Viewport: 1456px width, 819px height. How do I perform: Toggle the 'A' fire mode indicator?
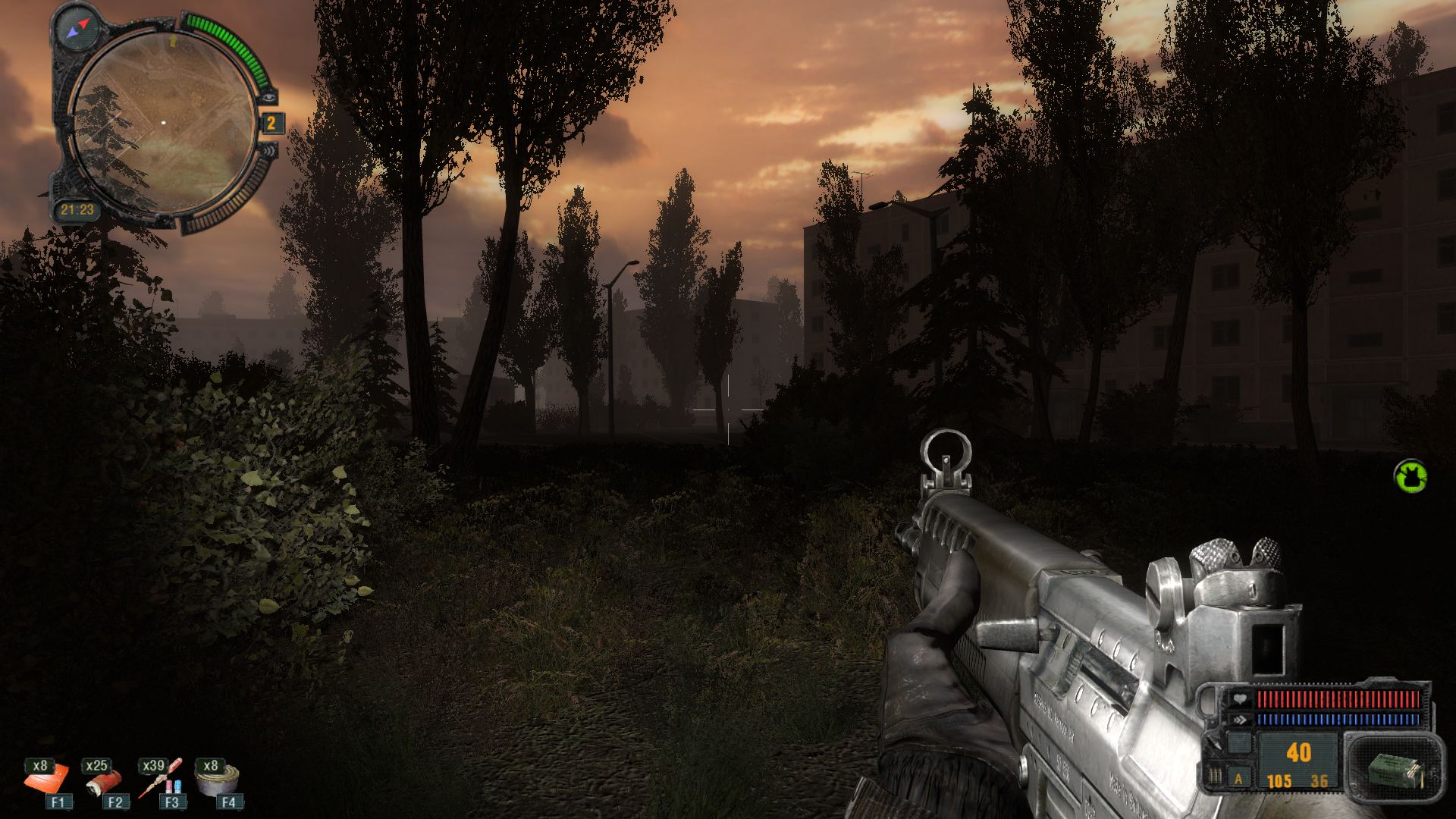[x=1239, y=779]
